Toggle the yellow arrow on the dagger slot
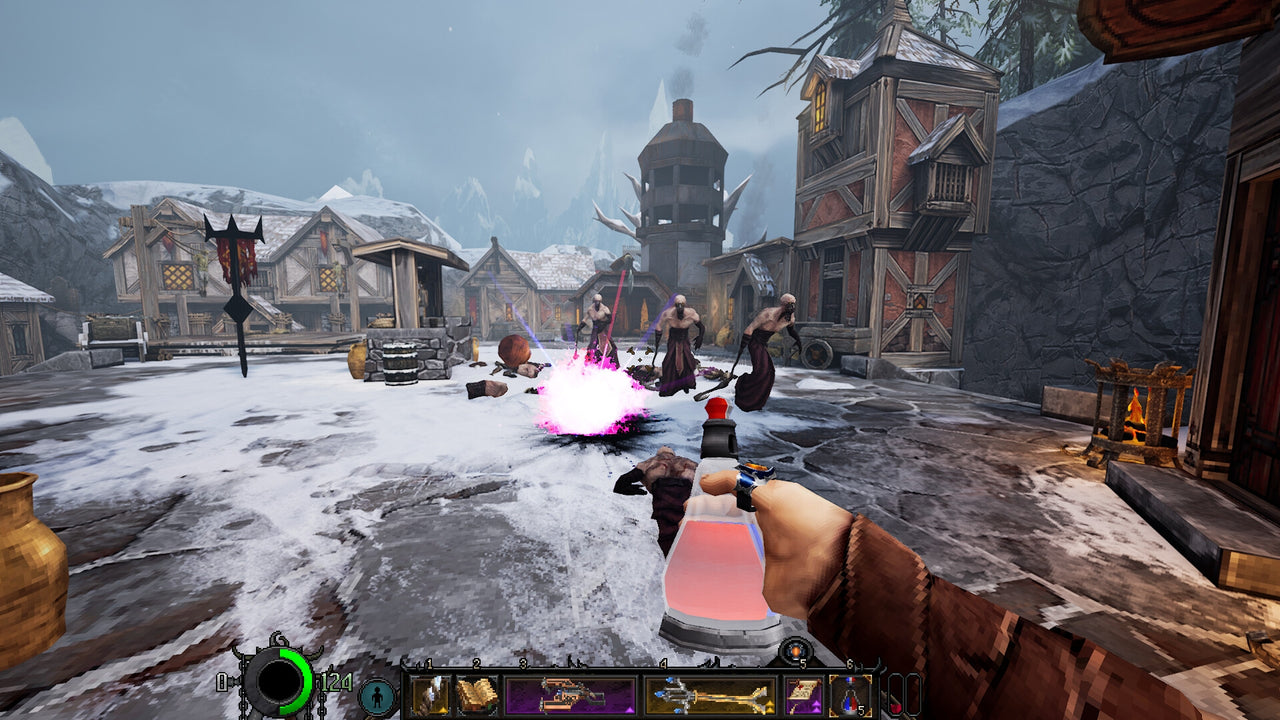This screenshot has height=720, width=1280. 442,709
